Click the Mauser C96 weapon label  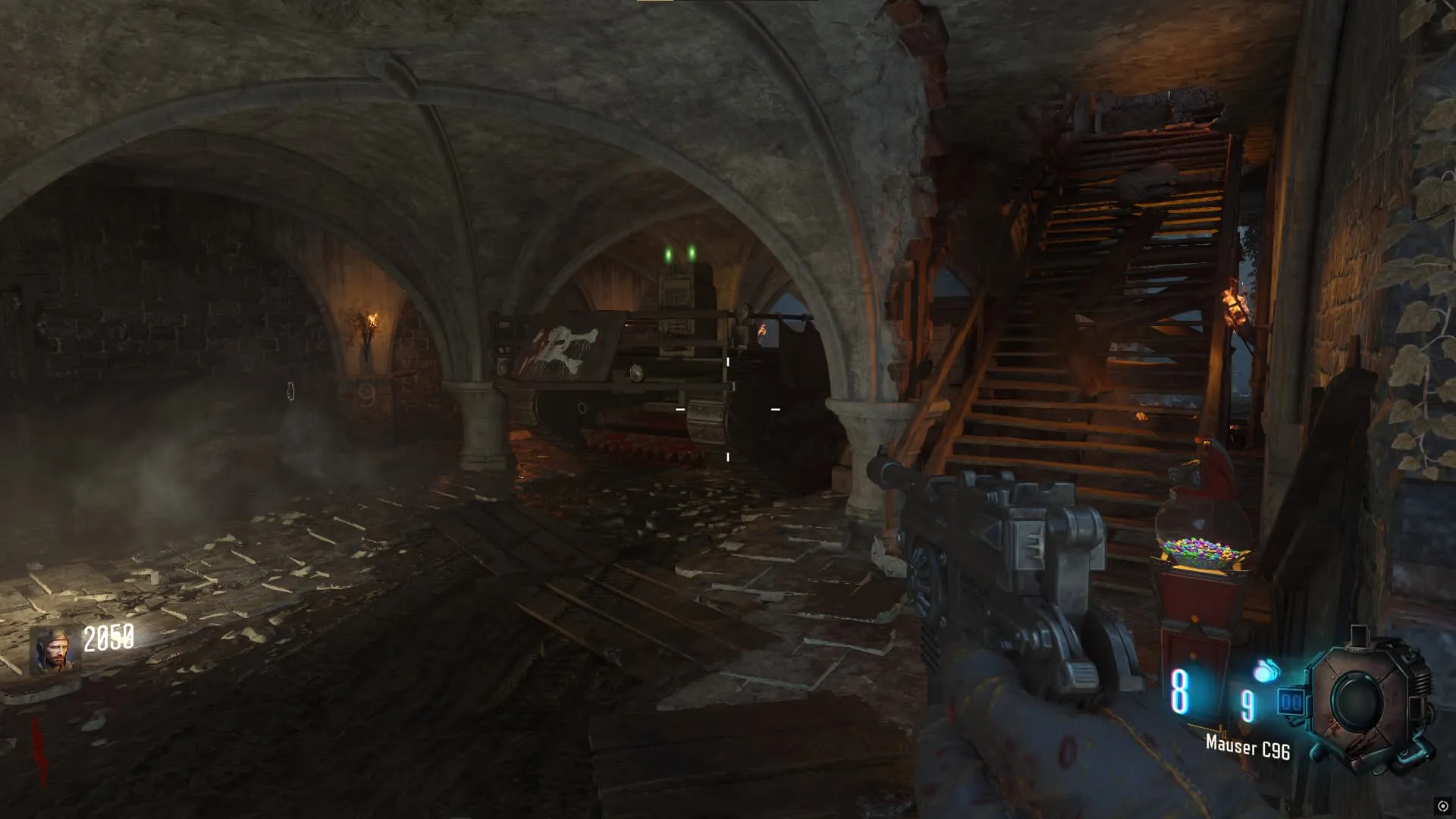coord(1247,747)
